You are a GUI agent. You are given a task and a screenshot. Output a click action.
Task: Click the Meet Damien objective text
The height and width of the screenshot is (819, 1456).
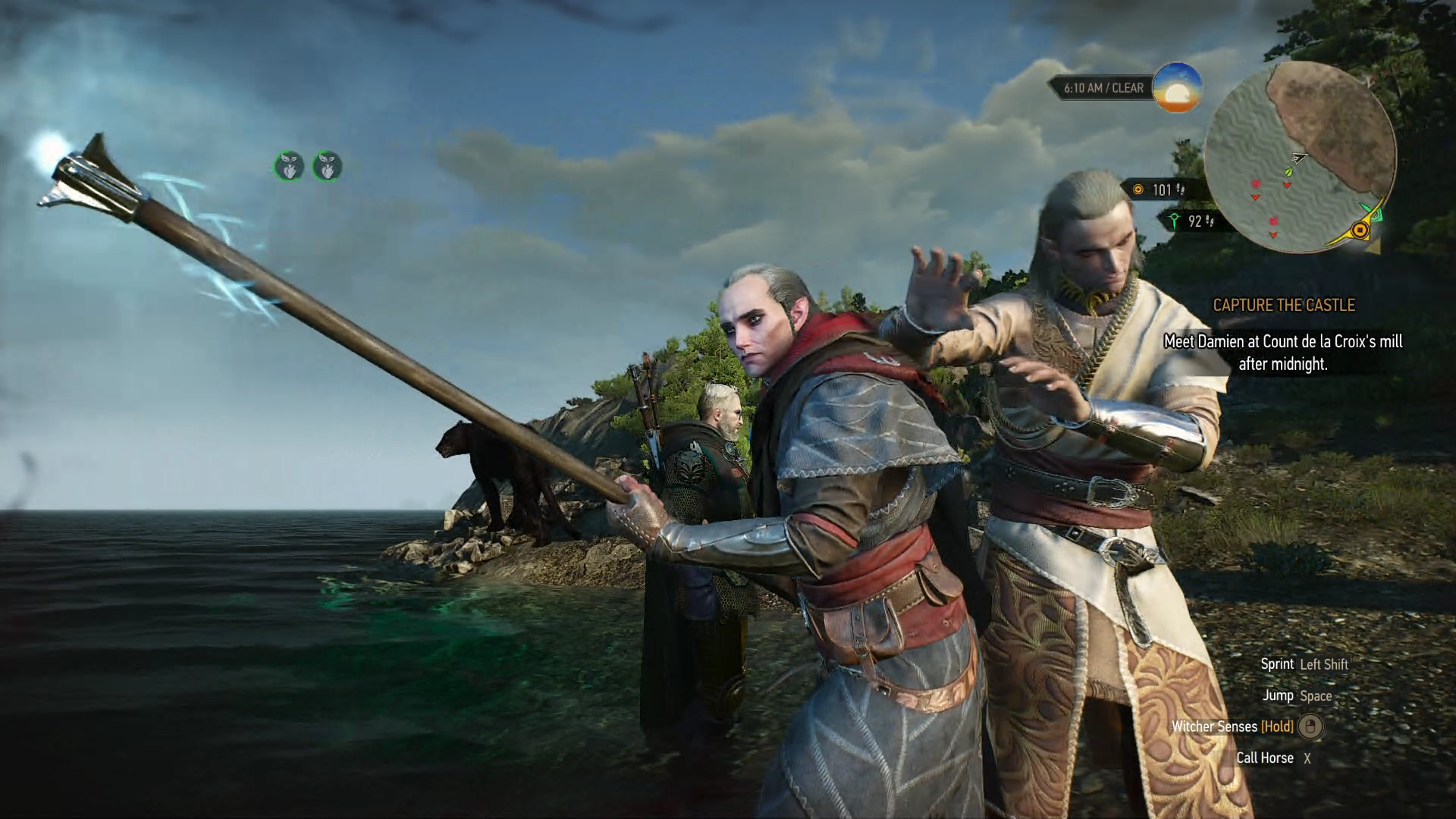coord(1283,353)
